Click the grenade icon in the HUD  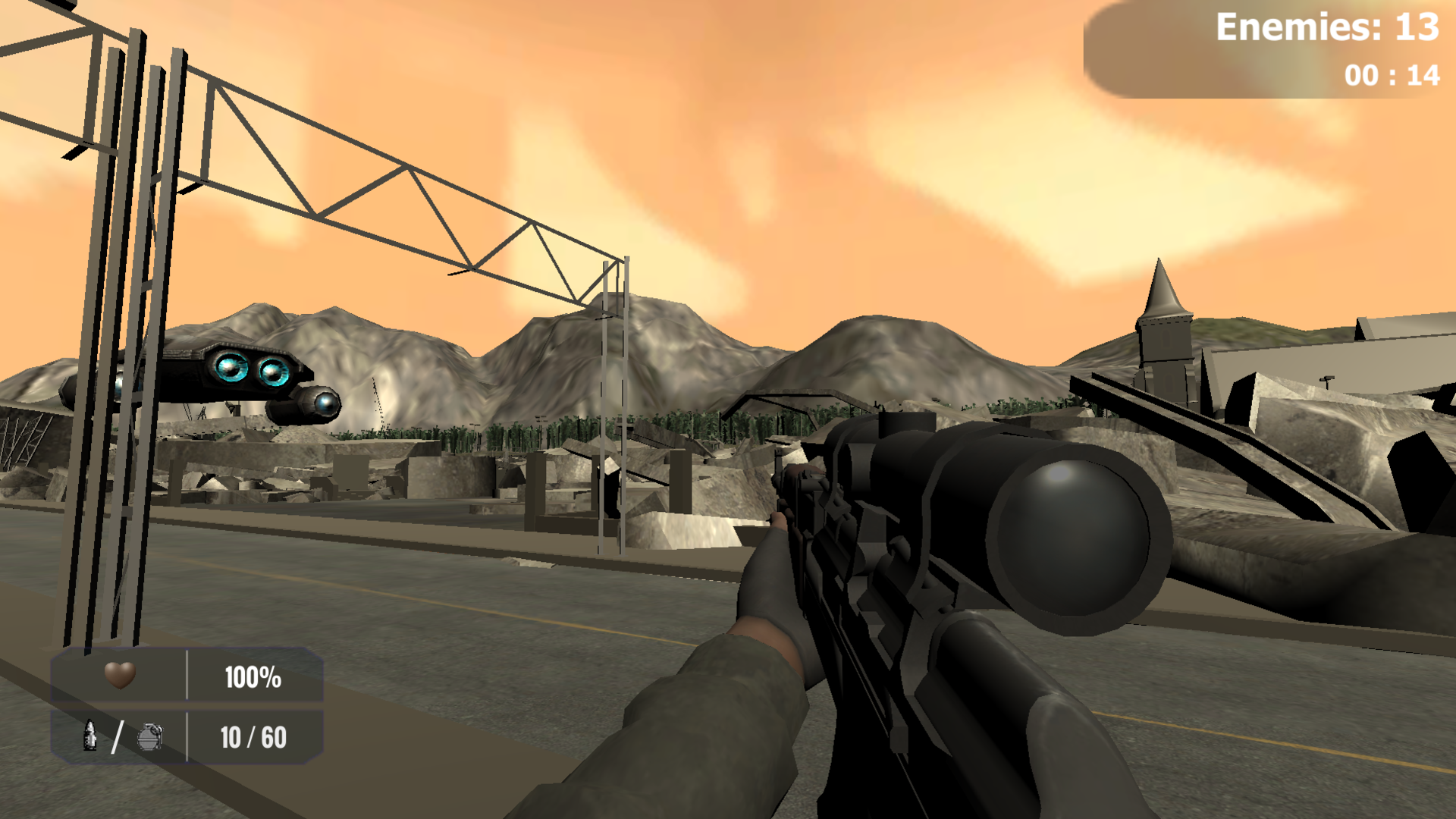[x=150, y=737]
